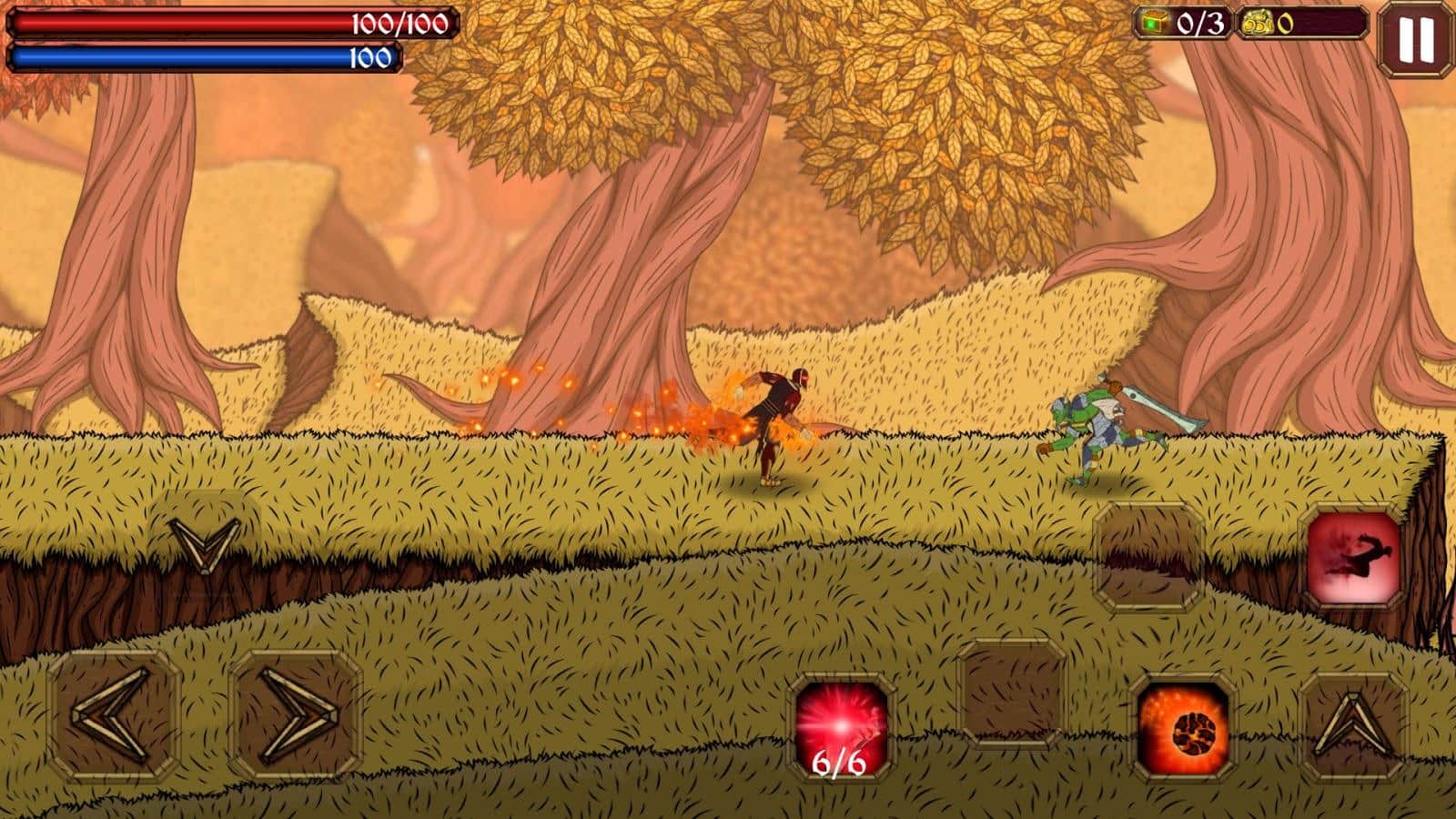Tap the gold coins currency icon
Viewport: 1456px width, 819px height.
[x=1257, y=21]
